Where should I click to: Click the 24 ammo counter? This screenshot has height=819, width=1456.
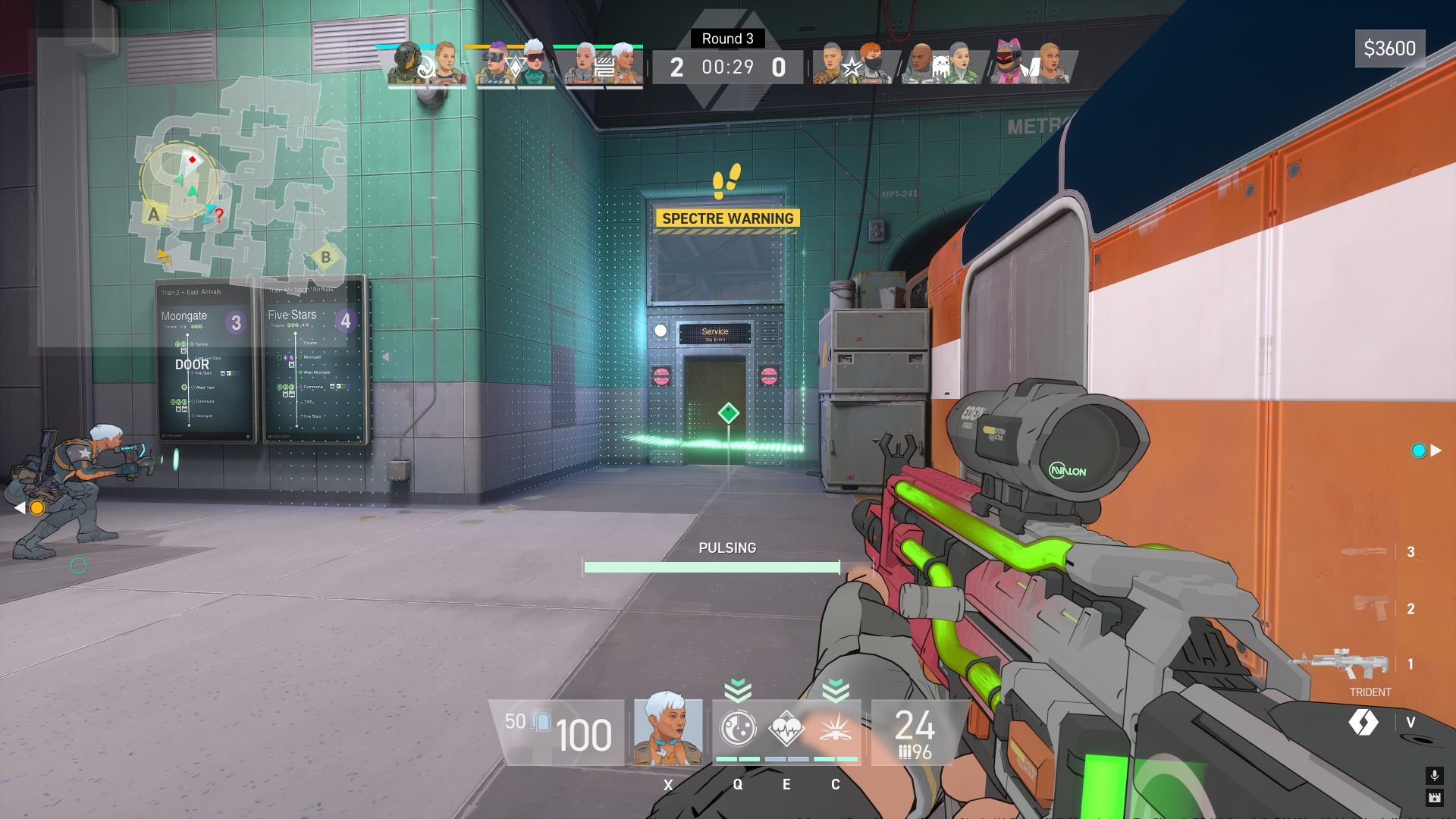pyautogui.click(x=915, y=724)
